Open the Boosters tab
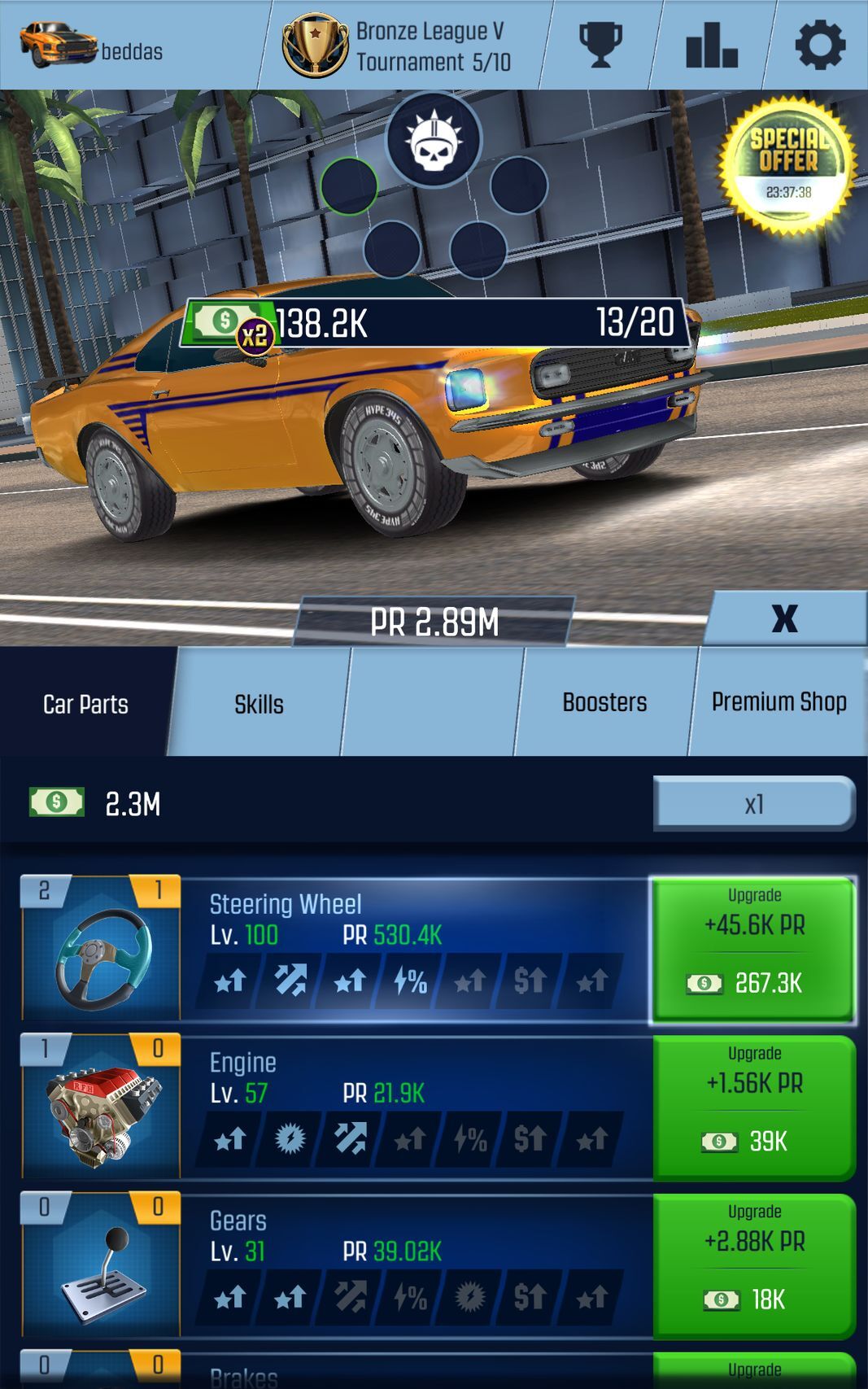 pyautogui.click(x=604, y=702)
